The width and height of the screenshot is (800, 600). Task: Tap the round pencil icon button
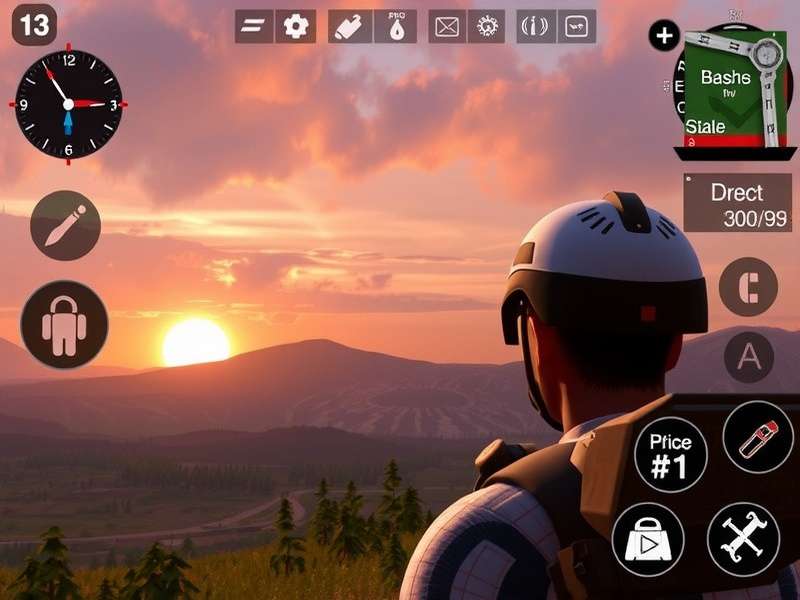[65, 225]
